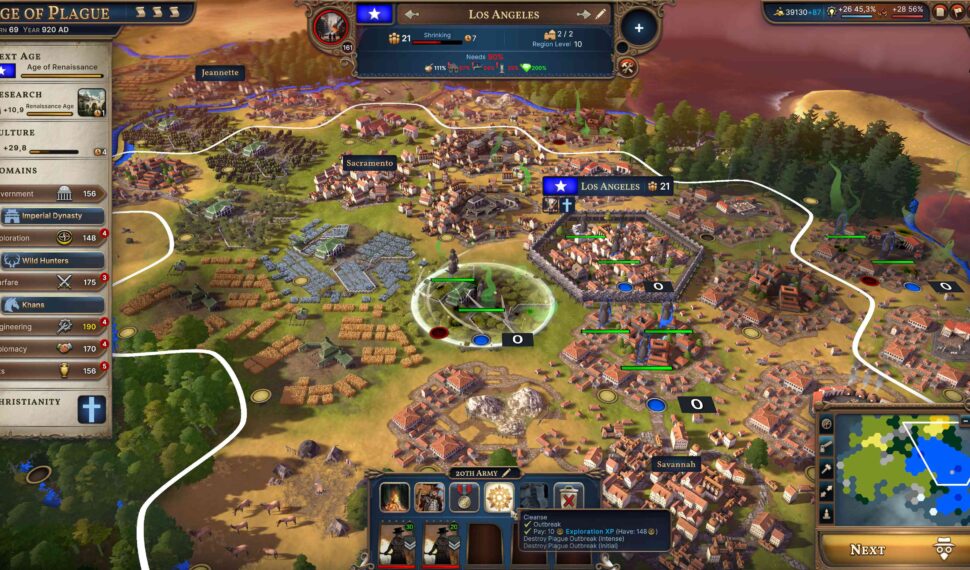This screenshot has height=570, width=970.
Task: Rename Los Angeles with the pencil icon
Action: 600,14
